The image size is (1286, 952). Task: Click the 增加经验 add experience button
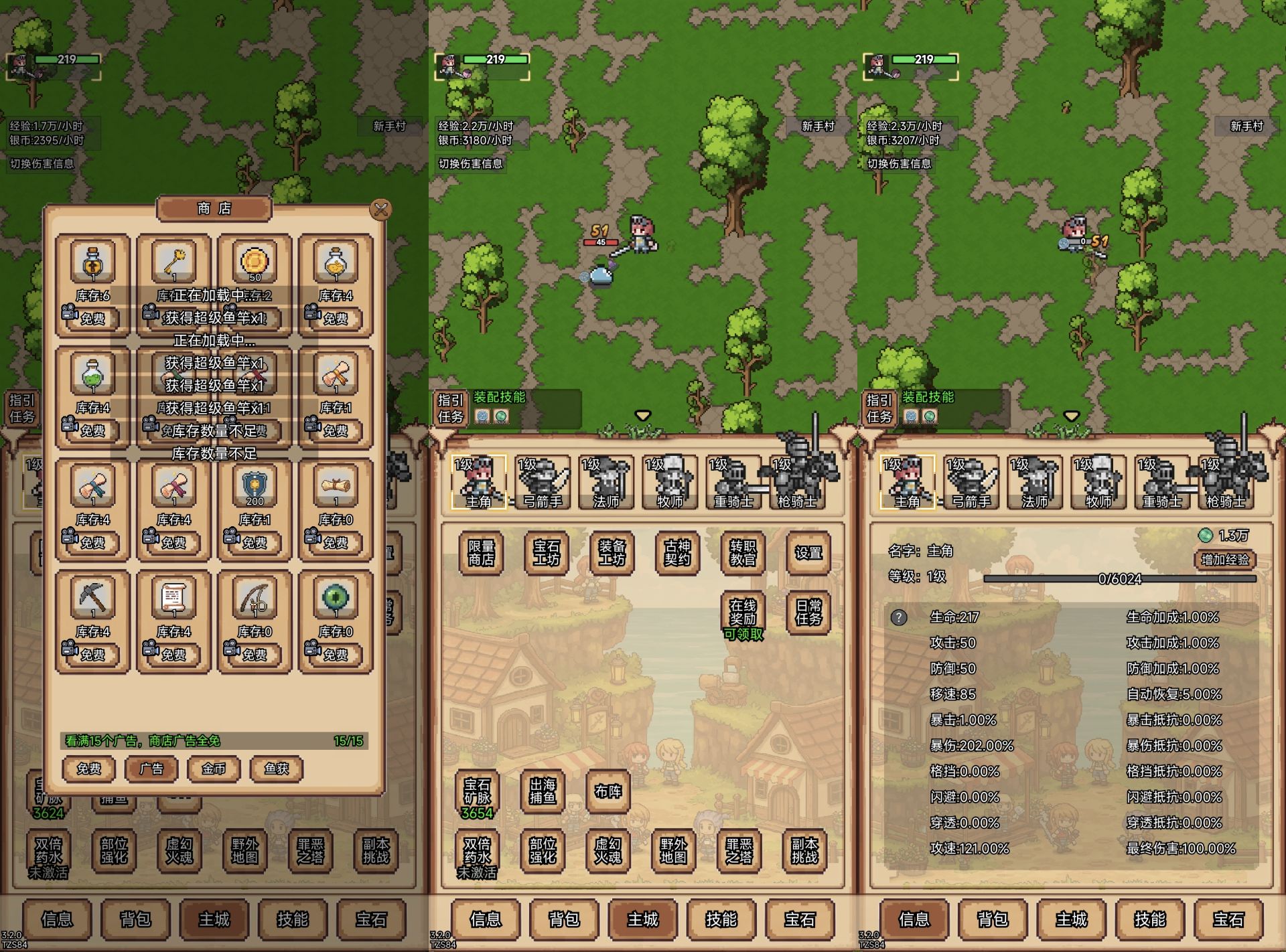coord(1224,560)
